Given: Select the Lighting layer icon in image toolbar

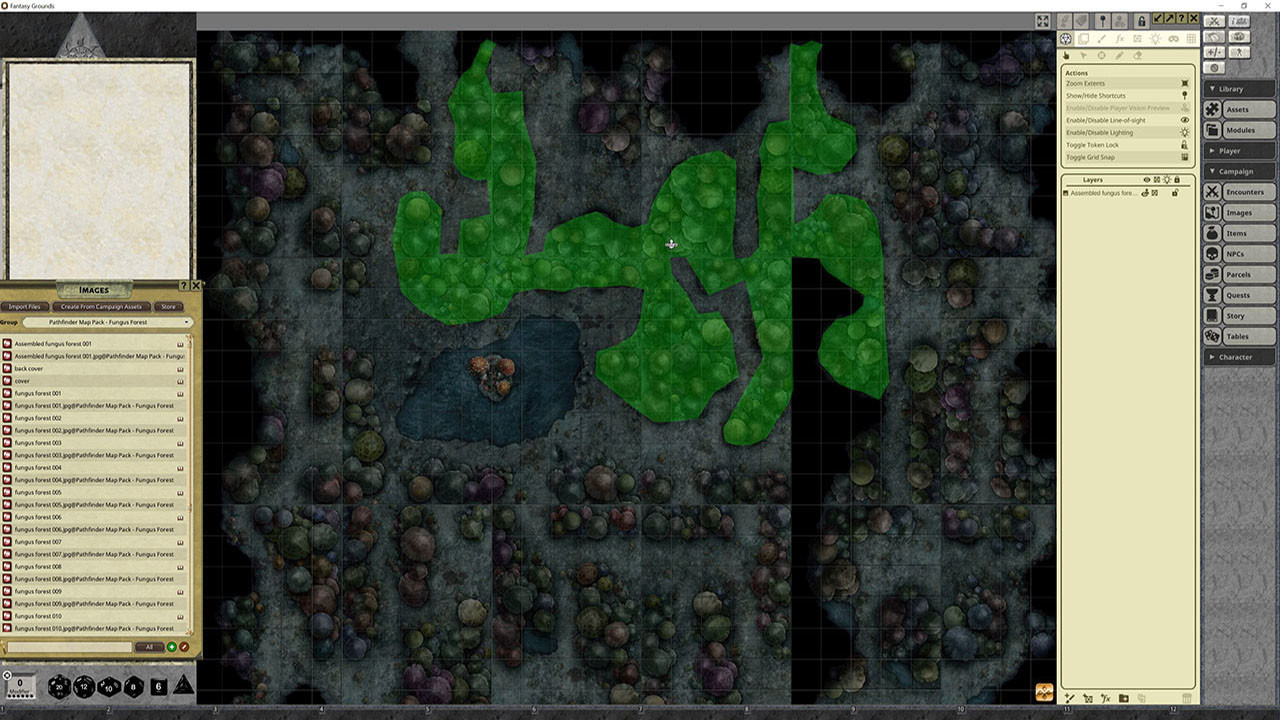Looking at the screenshot, I should pyautogui.click(x=1156, y=39).
